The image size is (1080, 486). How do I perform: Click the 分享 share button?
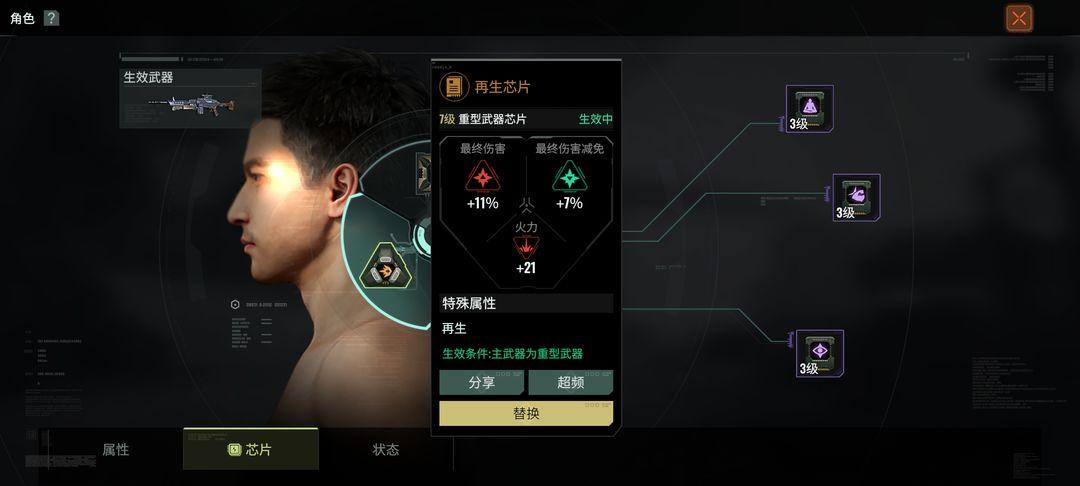(x=481, y=382)
